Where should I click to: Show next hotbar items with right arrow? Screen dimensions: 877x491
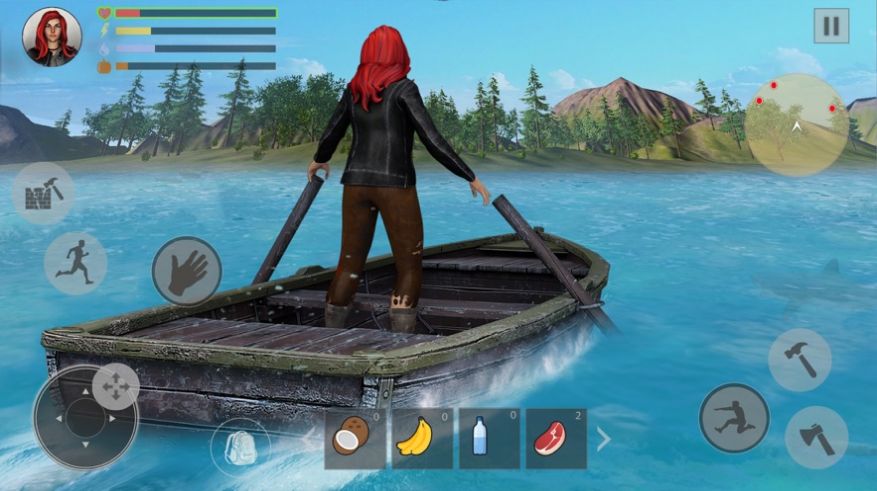coord(603,438)
